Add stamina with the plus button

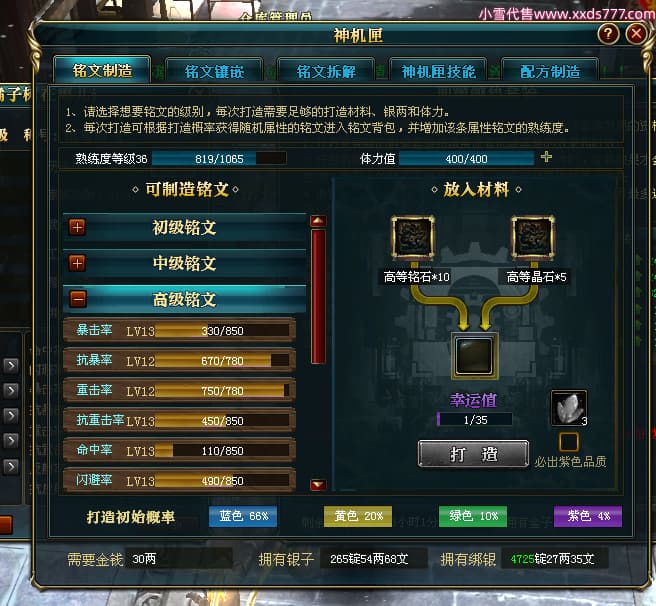click(546, 157)
